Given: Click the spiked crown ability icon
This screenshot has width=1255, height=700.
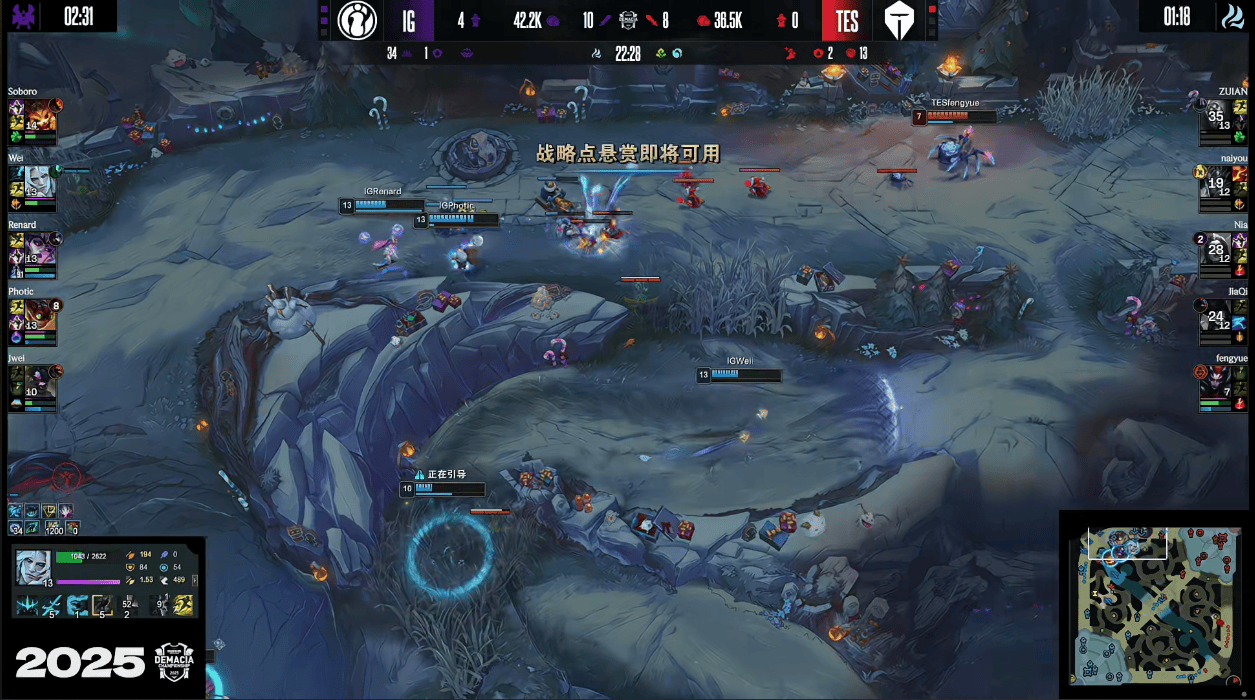Looking at the screenshot, I should [26, 604].
